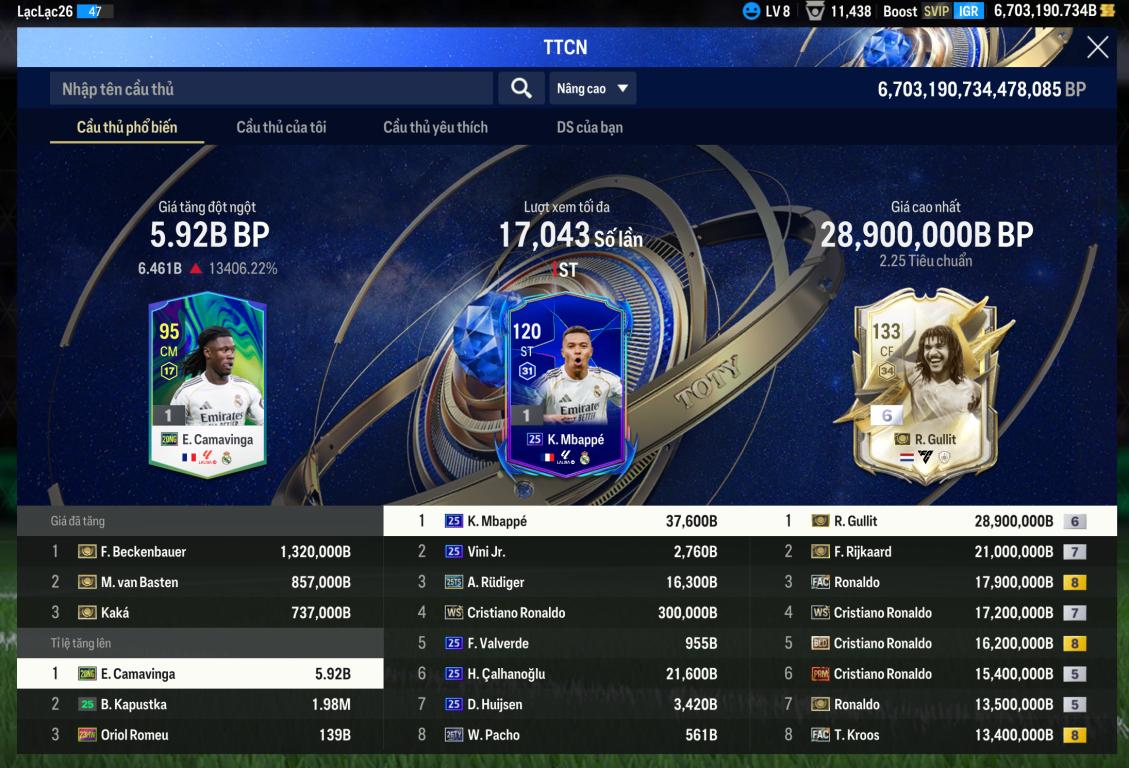Pick the Vini Jr. row
This screenshot has width=1129, height=768.
pos(567,552)
